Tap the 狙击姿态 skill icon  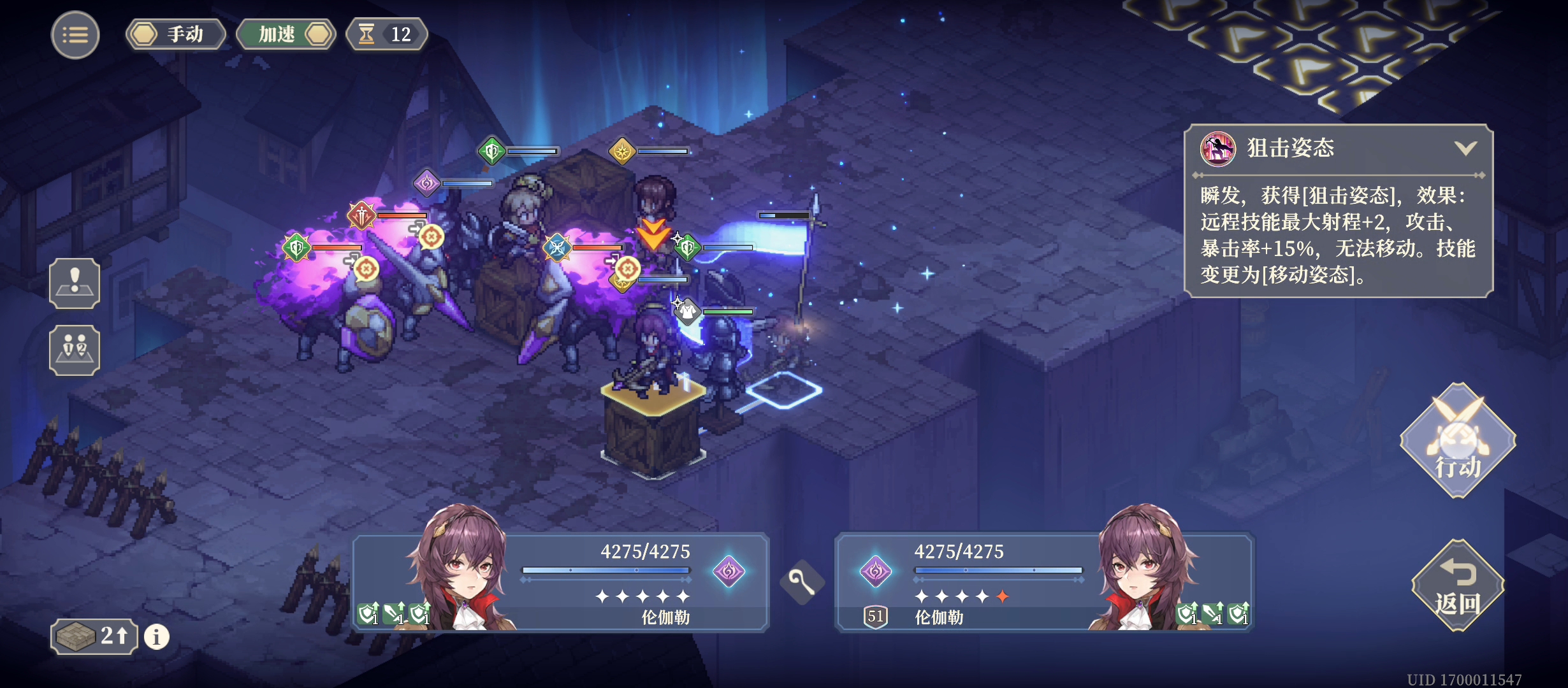pos(1217,149)
